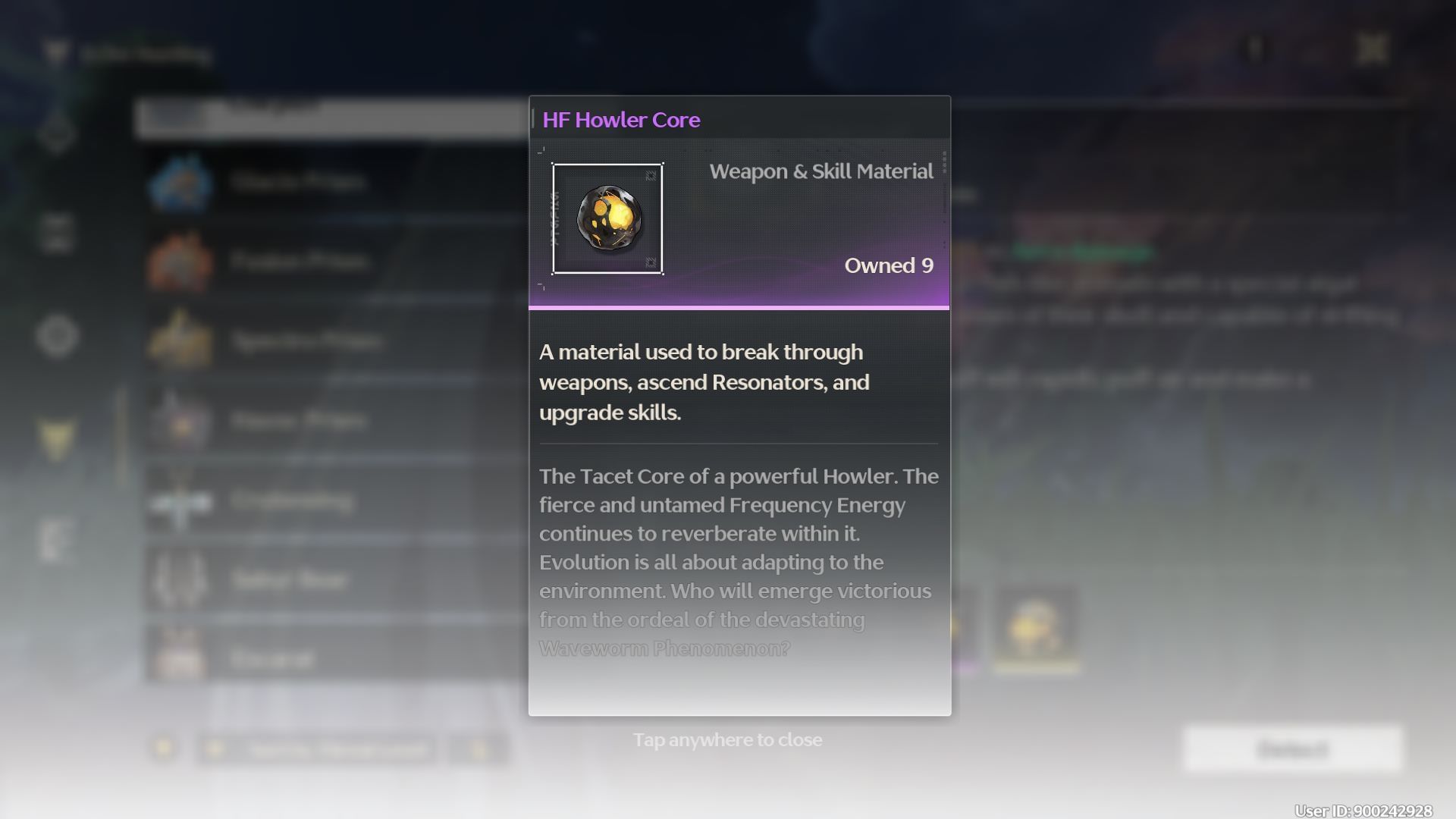
Task: Click the sort-by button at bottom left
Action: coord(318,749)
